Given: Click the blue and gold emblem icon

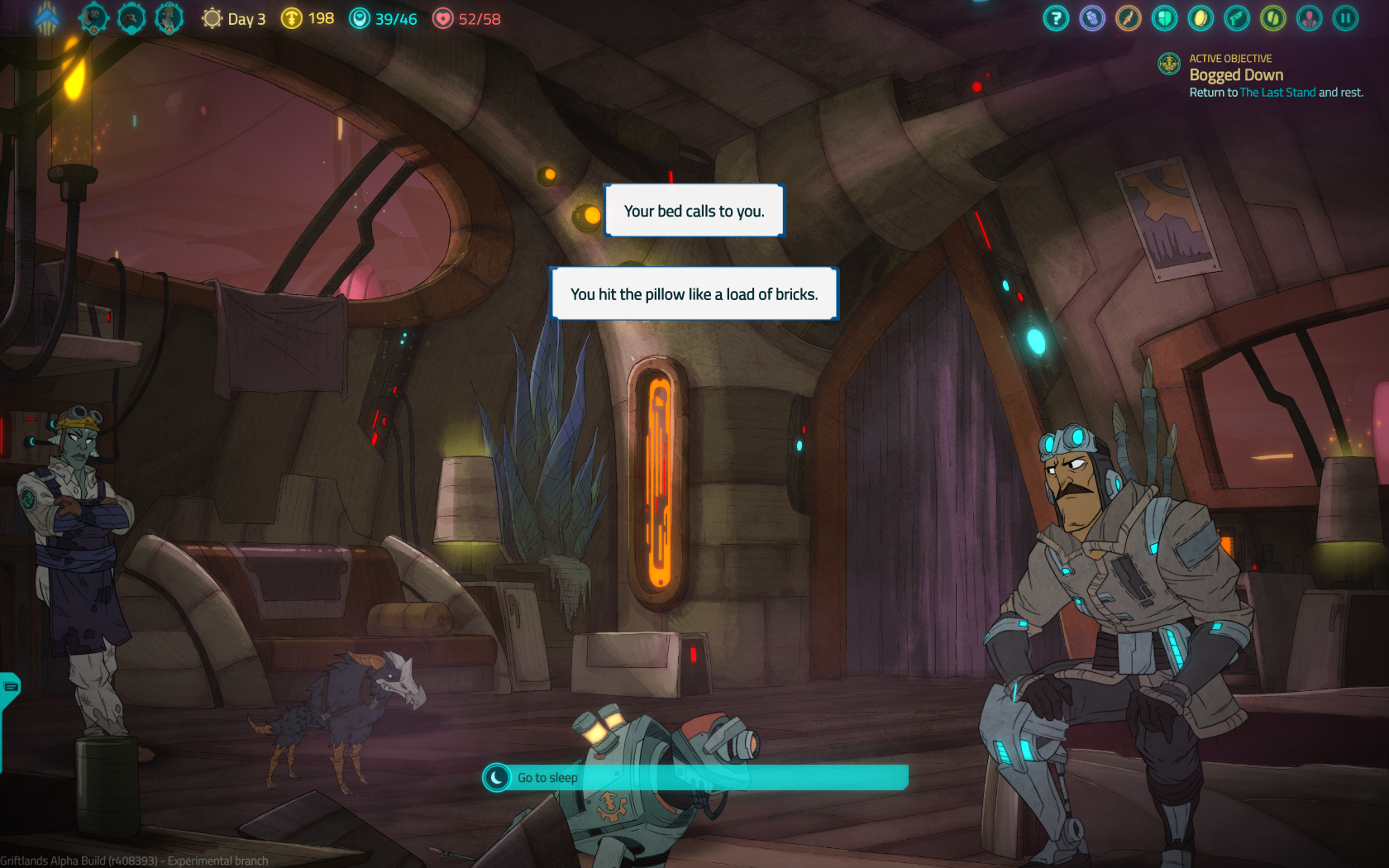Looking at the screenshot, I should click(47, 18).
